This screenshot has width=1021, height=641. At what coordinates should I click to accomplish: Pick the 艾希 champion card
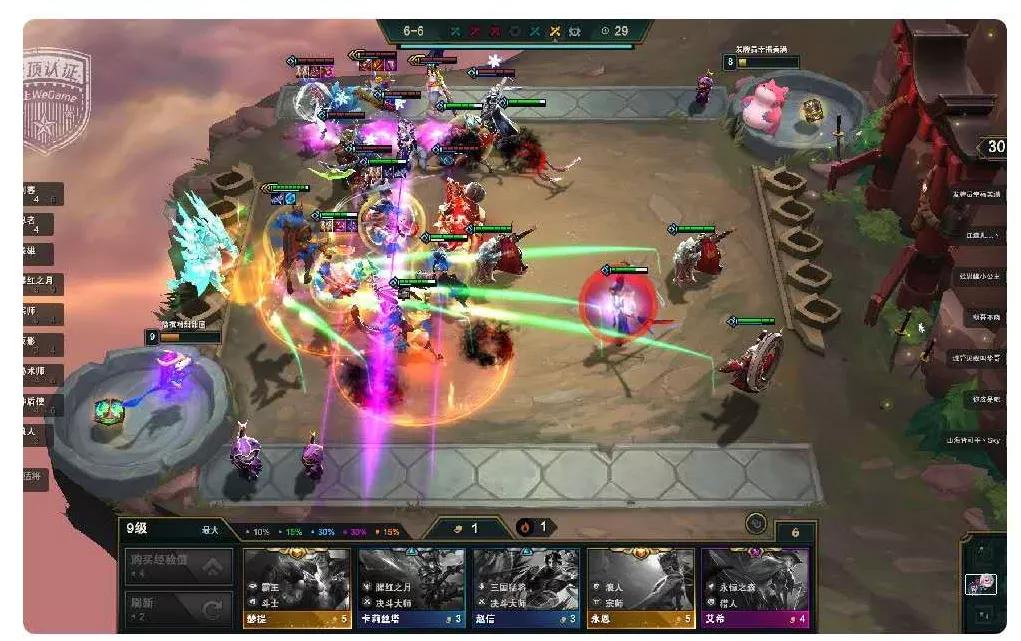coord(754,588)
